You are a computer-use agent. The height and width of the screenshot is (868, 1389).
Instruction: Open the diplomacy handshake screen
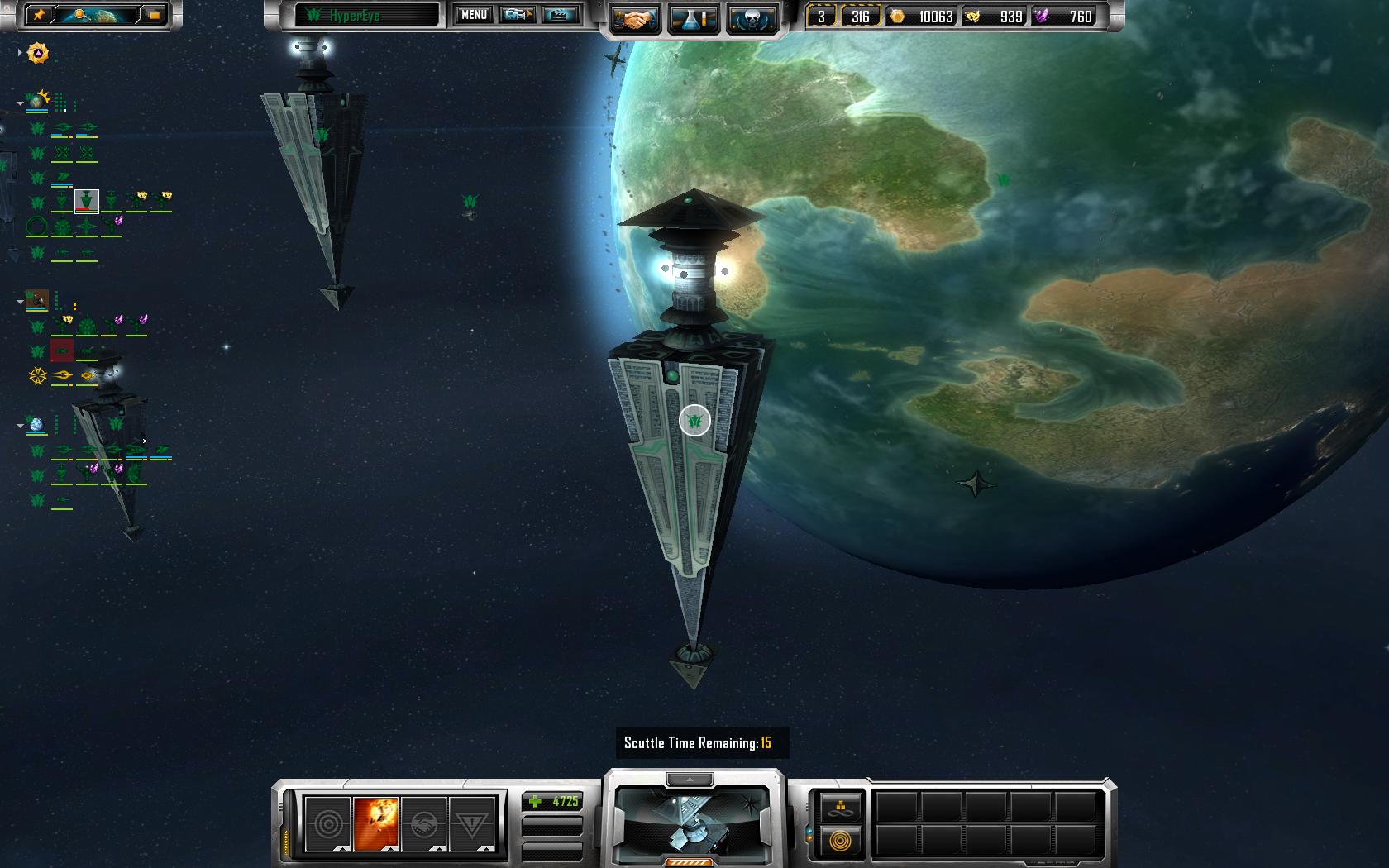coord(635,20)
